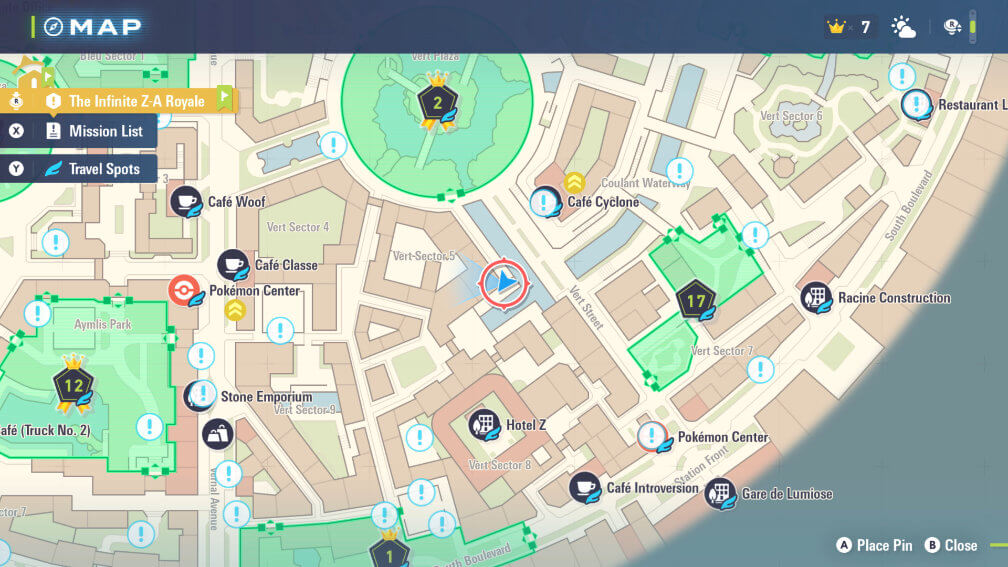Select the Restaurant marker near Vert Sector 6
1008x567 pixels.
tap(917, 105)
